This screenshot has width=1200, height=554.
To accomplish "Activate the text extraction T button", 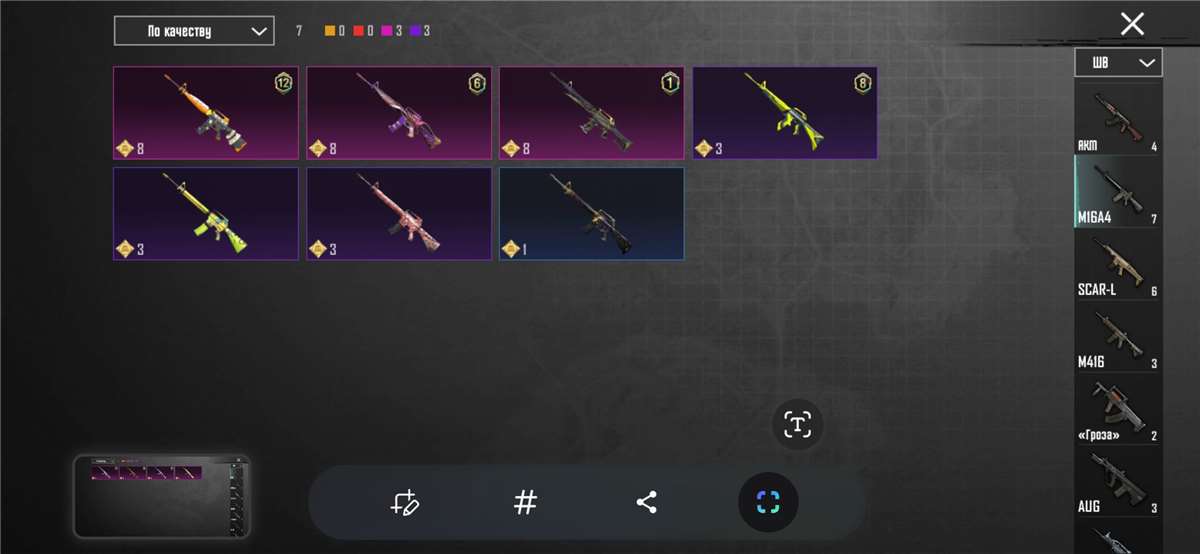I will pos(797,425).
